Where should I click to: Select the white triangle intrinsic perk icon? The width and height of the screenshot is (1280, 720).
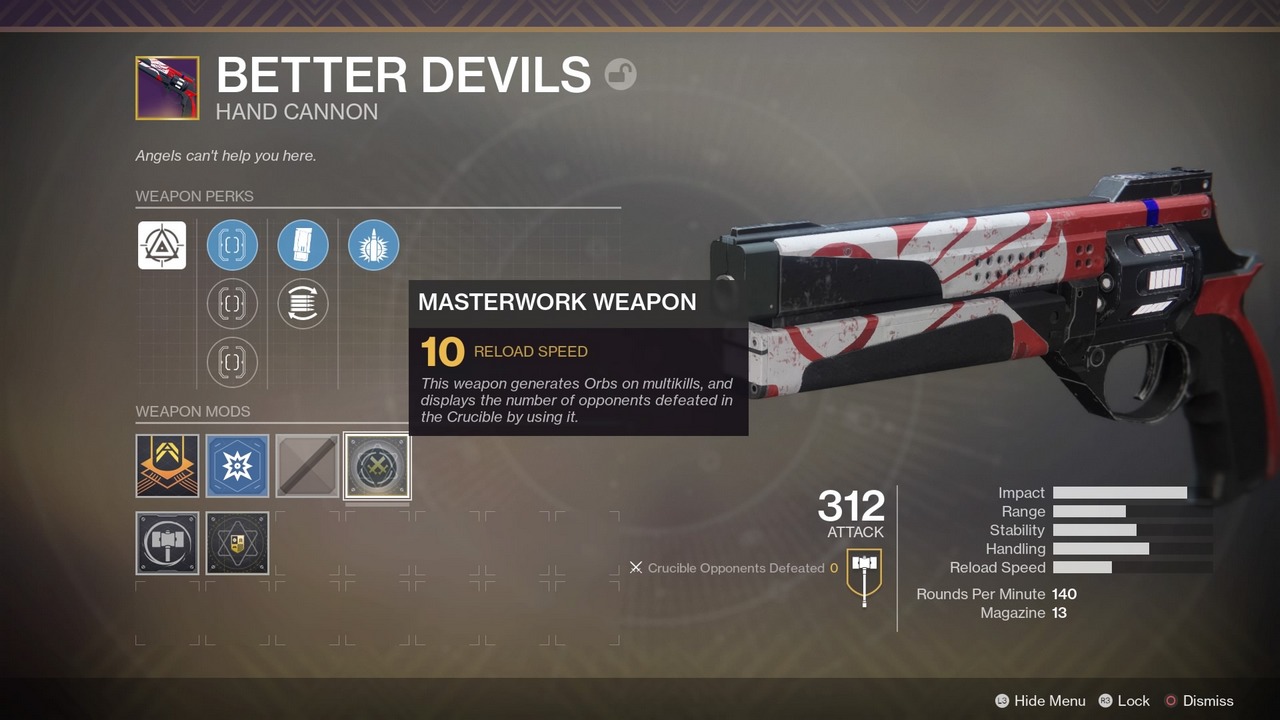[x=162, y=245]
